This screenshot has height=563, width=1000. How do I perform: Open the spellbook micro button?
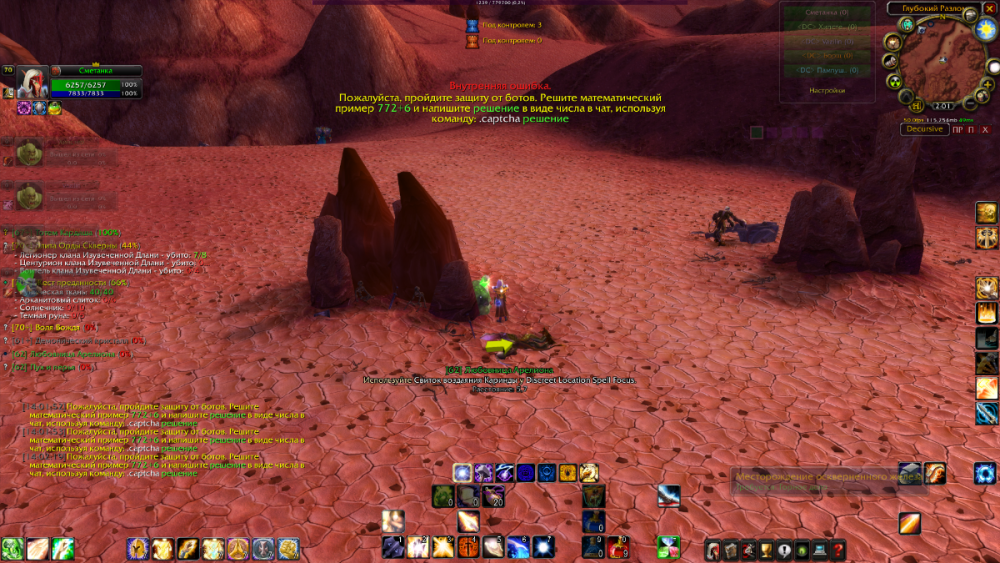click(730, 549)
